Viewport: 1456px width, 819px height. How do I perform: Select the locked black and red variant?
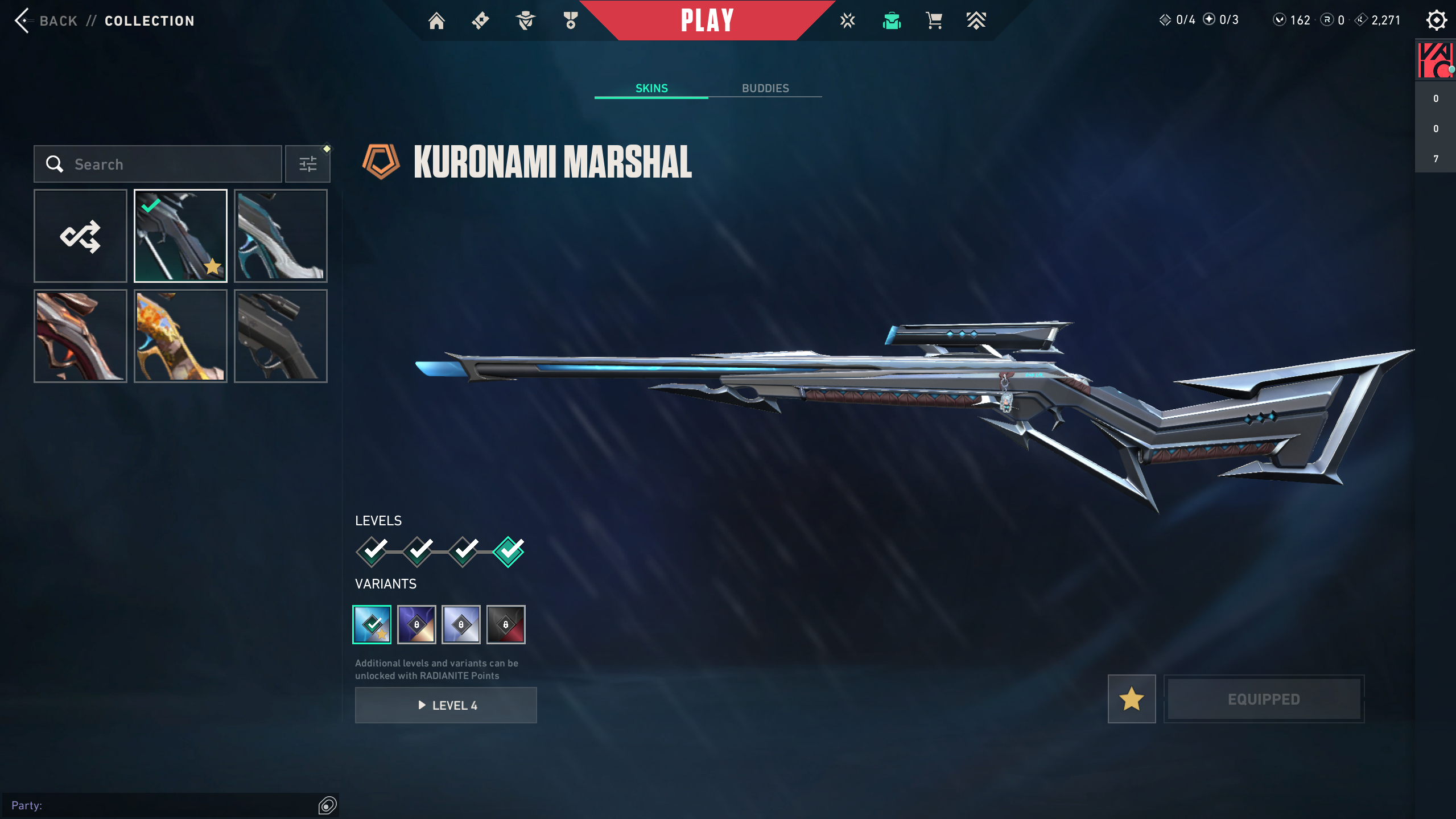[x=506, y=625]
